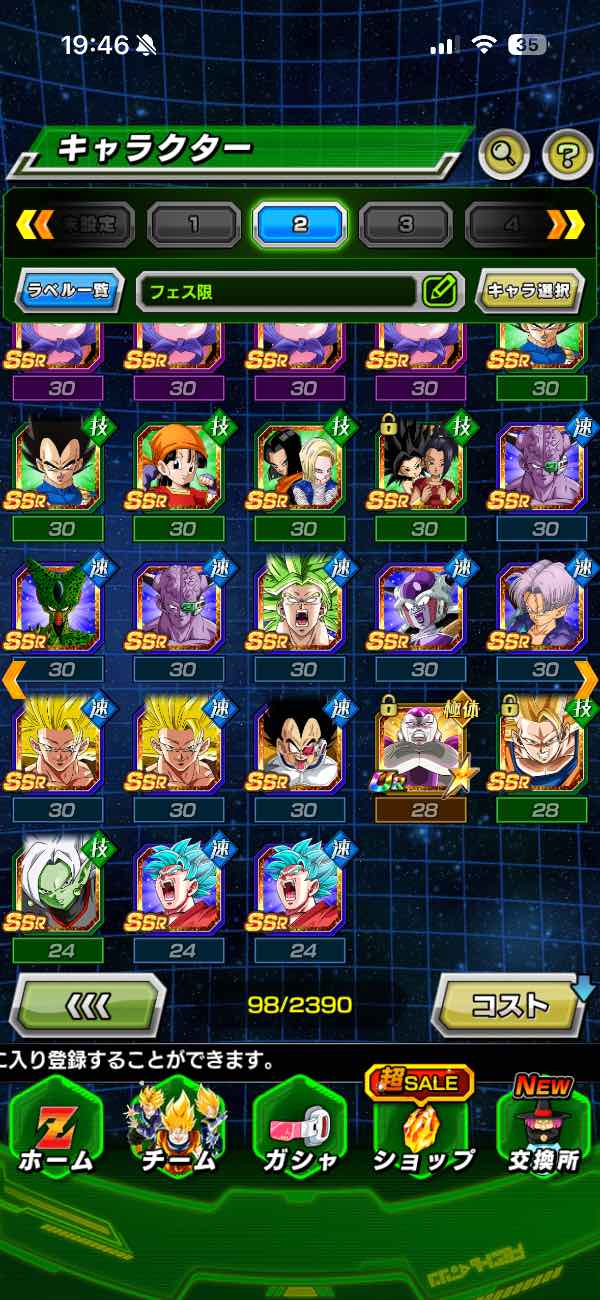Image resolution: width=600 pixels, height=1300 pixels.
Task: Select the UR Golden Frieza card
Action: (x=424, y=748)
